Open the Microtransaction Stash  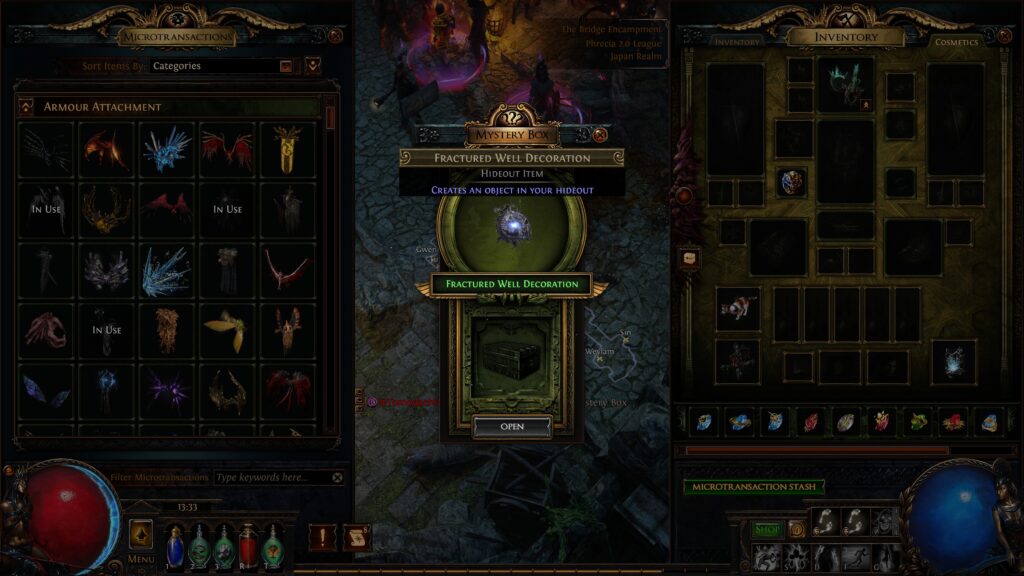pos(753,487)
